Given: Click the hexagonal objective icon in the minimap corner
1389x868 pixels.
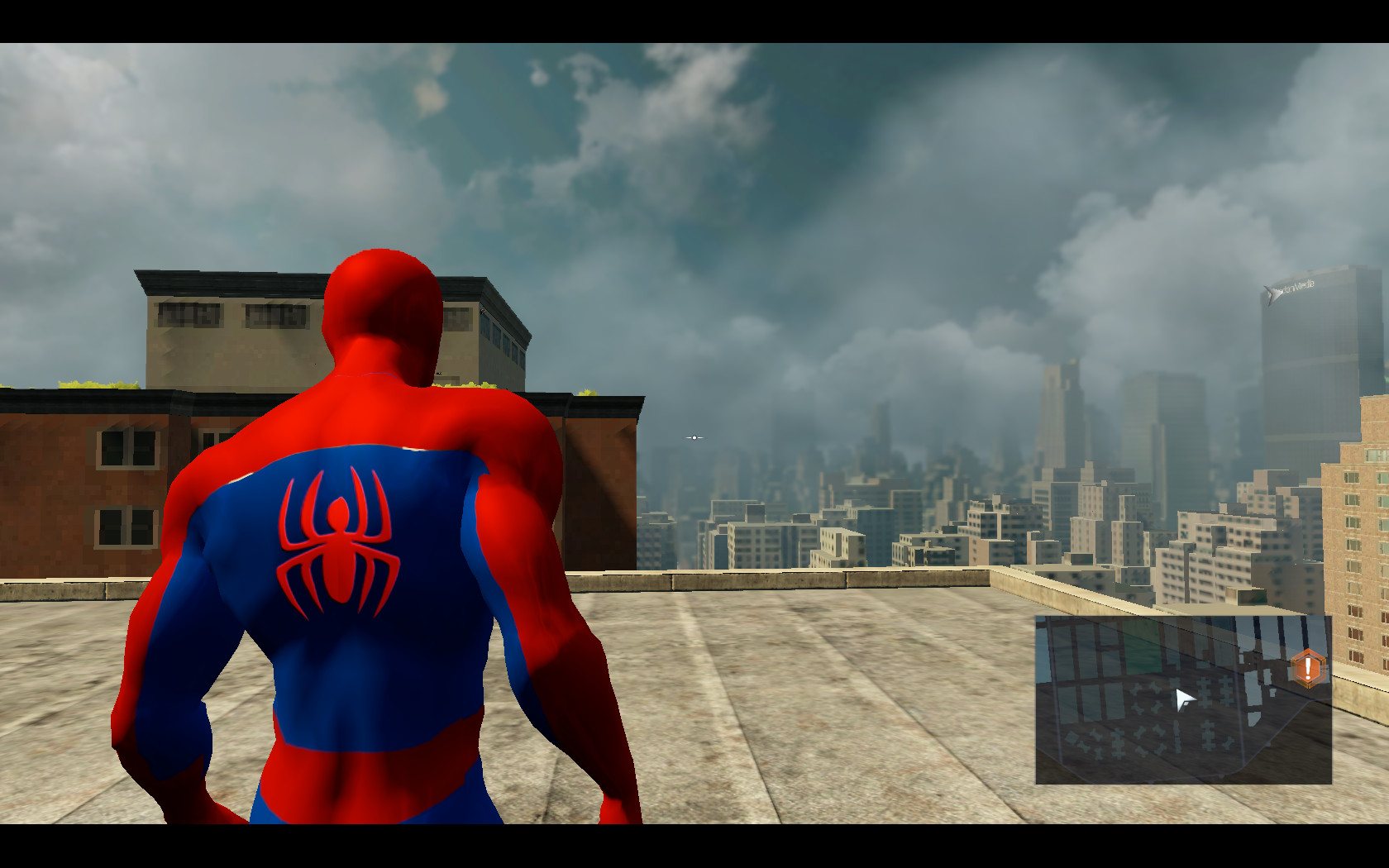Looking at the screenshot, I should (1307, 668).
